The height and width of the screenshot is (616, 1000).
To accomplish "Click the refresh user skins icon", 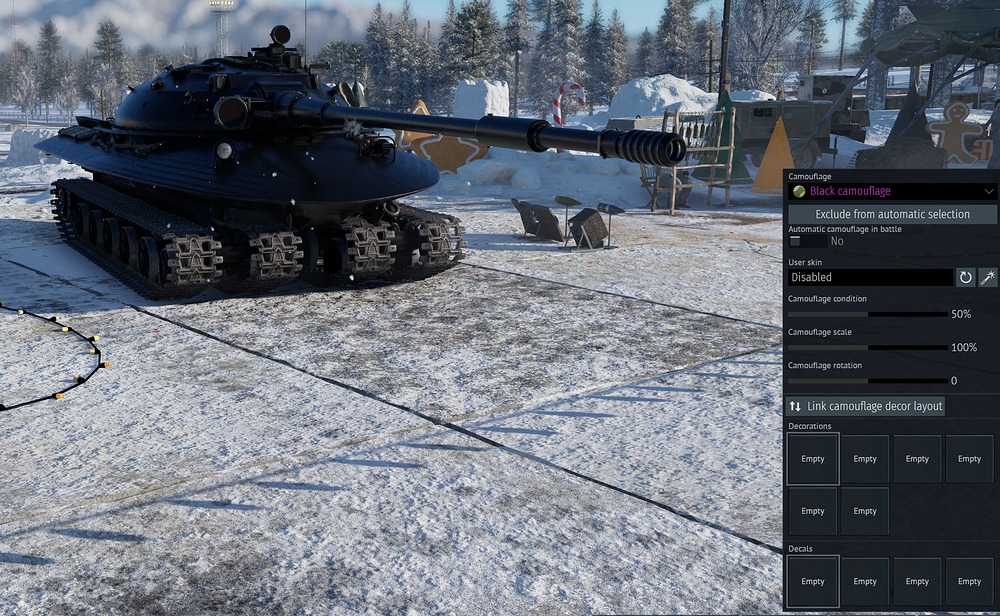I will coord(965,277).
